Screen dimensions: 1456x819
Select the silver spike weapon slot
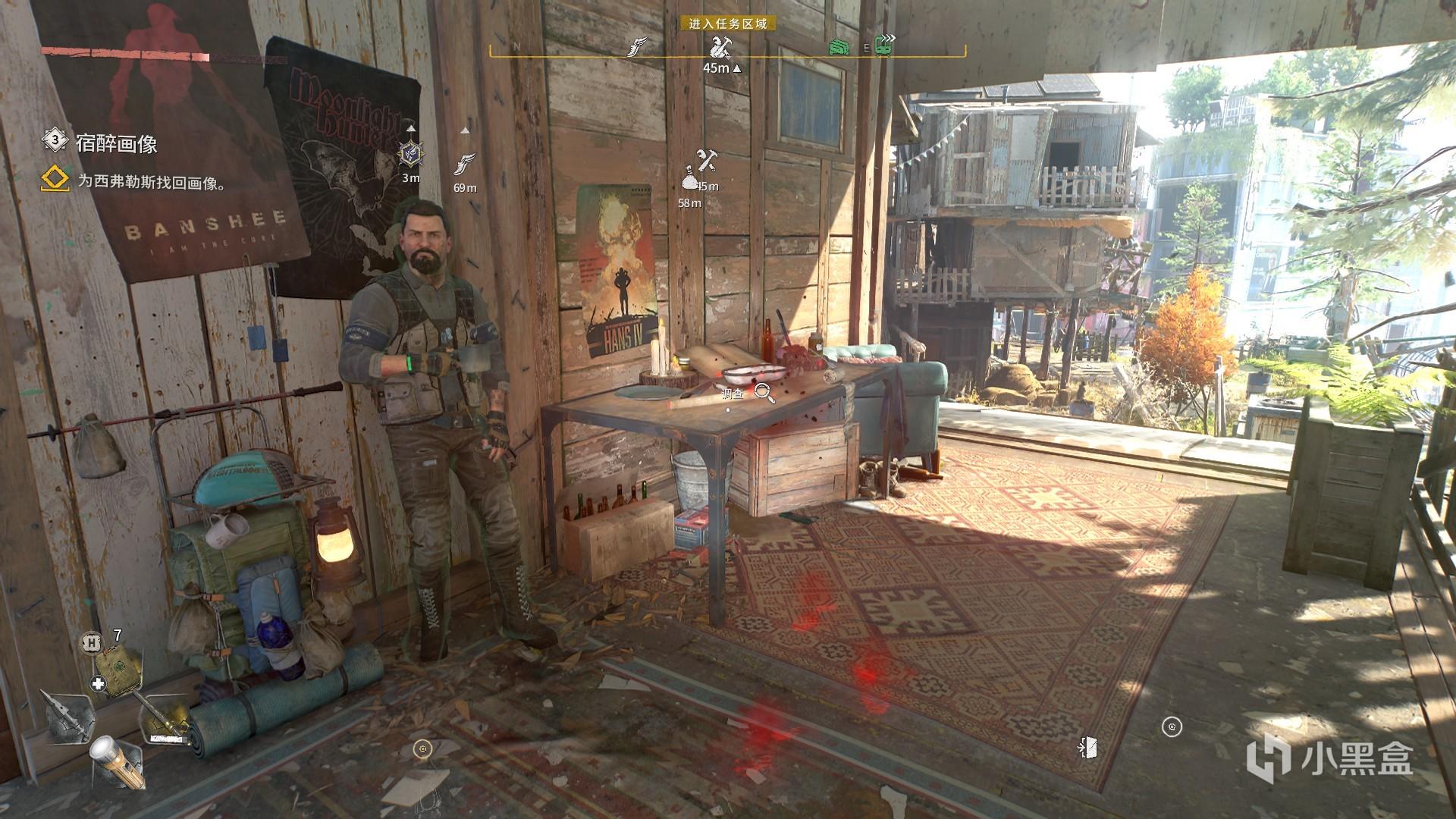click(67, 714)
